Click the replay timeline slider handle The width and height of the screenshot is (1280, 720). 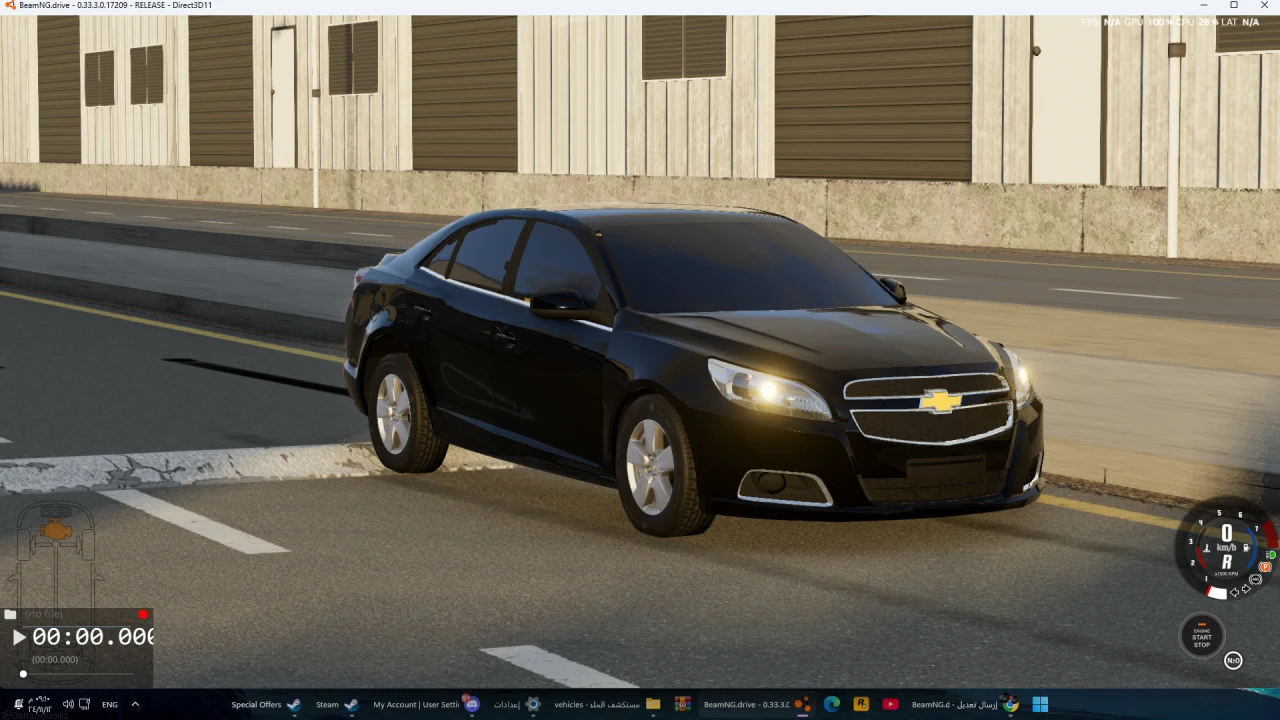(23, 674)
